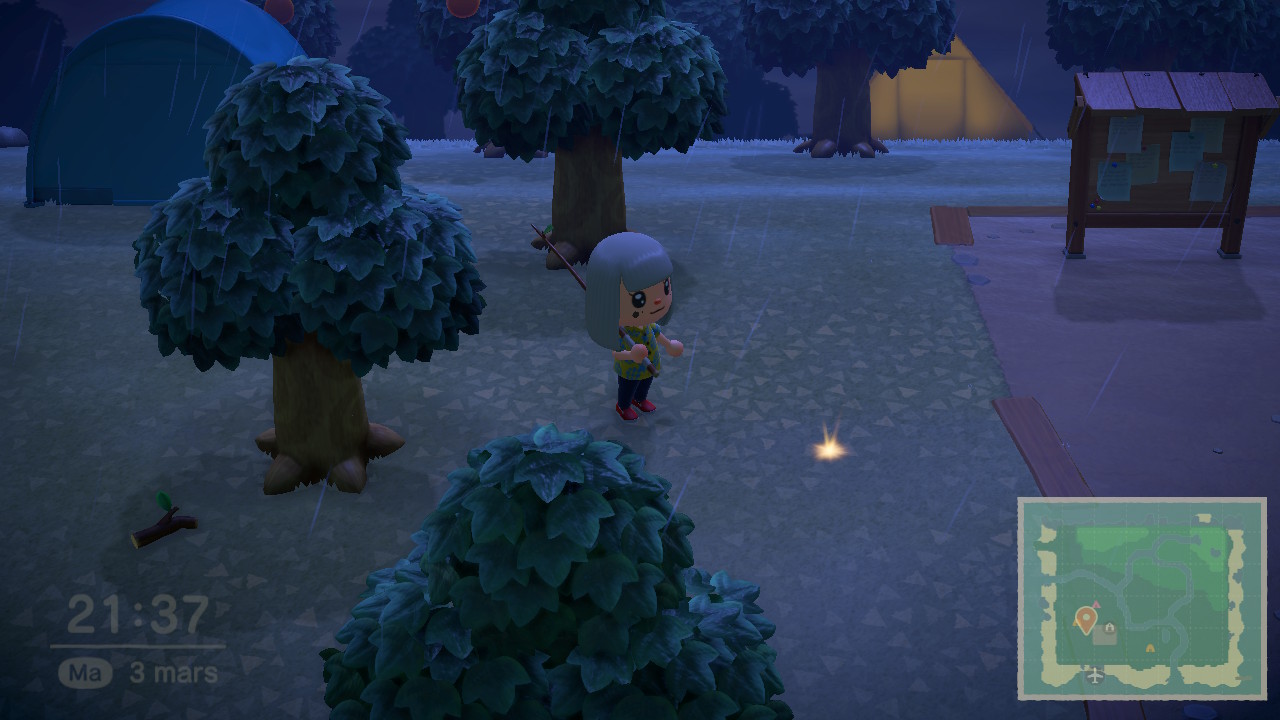Screen dimensions: 1280x720
Task: Click the small yellow tent icon near the player pin
Action: point(1074,623)
